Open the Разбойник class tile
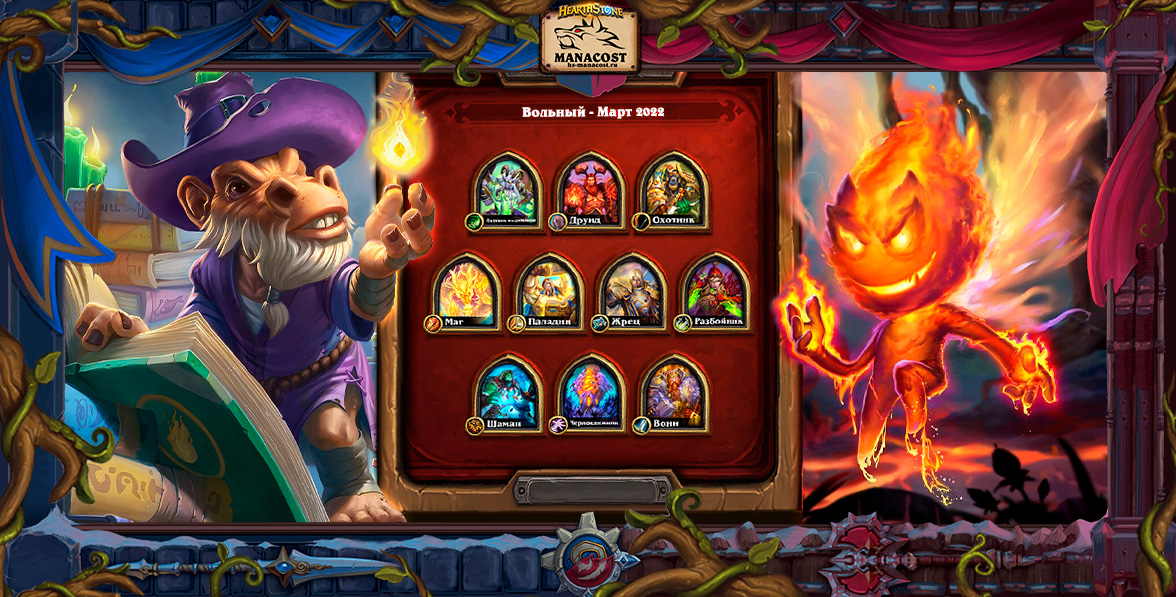 [x=715, y=293]
